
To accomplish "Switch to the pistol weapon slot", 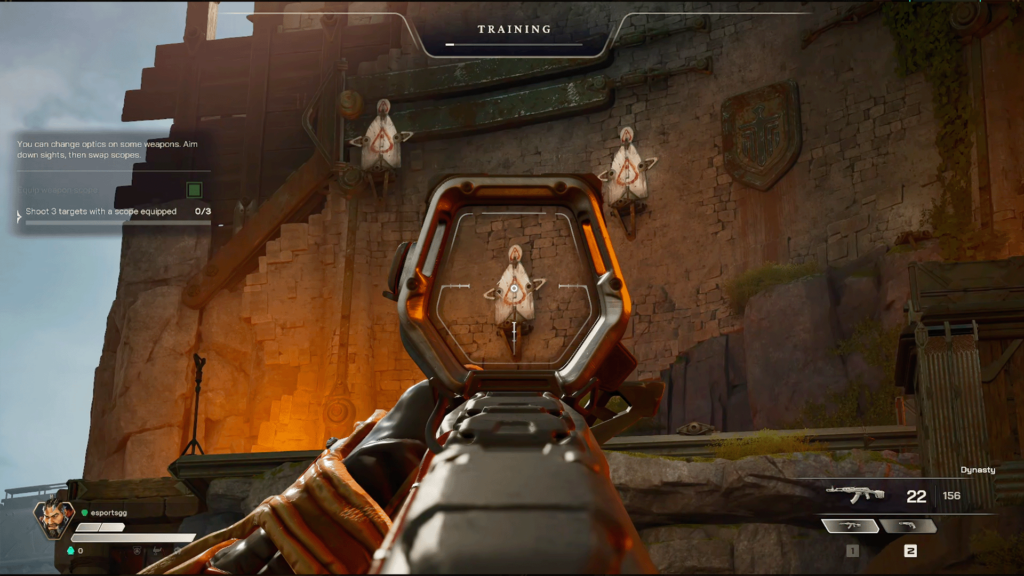I will [909, 526].
